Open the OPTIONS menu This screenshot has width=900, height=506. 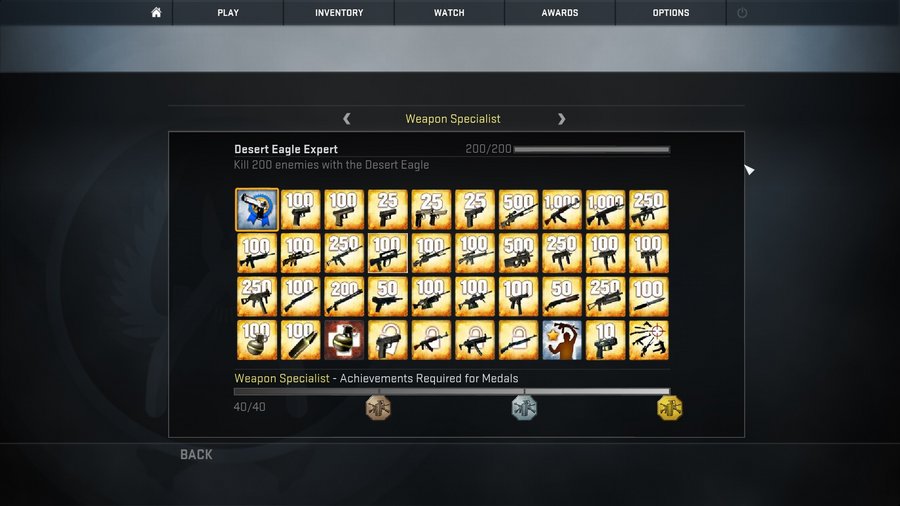(671, 13)
